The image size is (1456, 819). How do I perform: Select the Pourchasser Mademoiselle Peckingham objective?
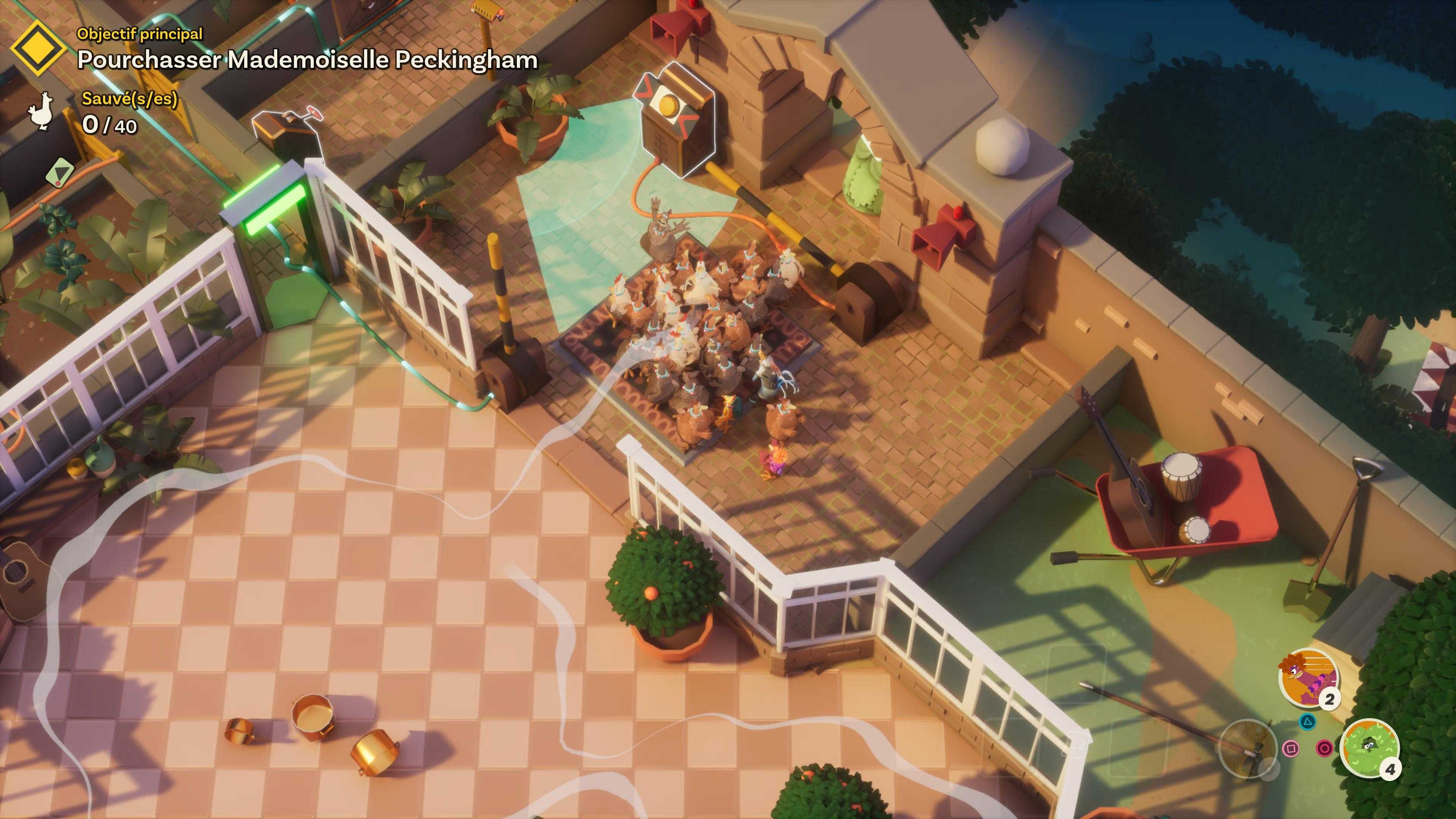click(307, 60)
